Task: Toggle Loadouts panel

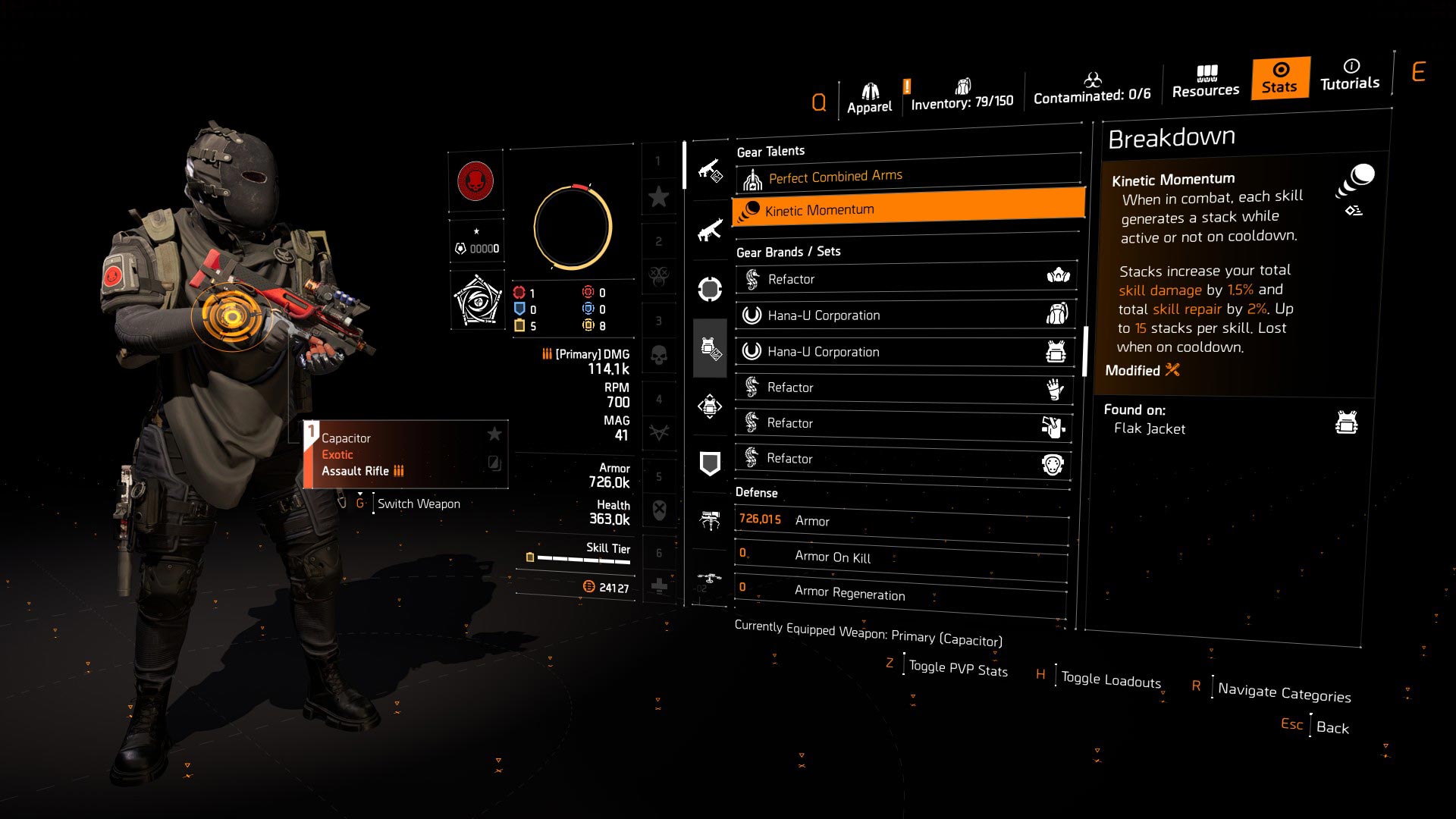Action: pos(1109,678)
